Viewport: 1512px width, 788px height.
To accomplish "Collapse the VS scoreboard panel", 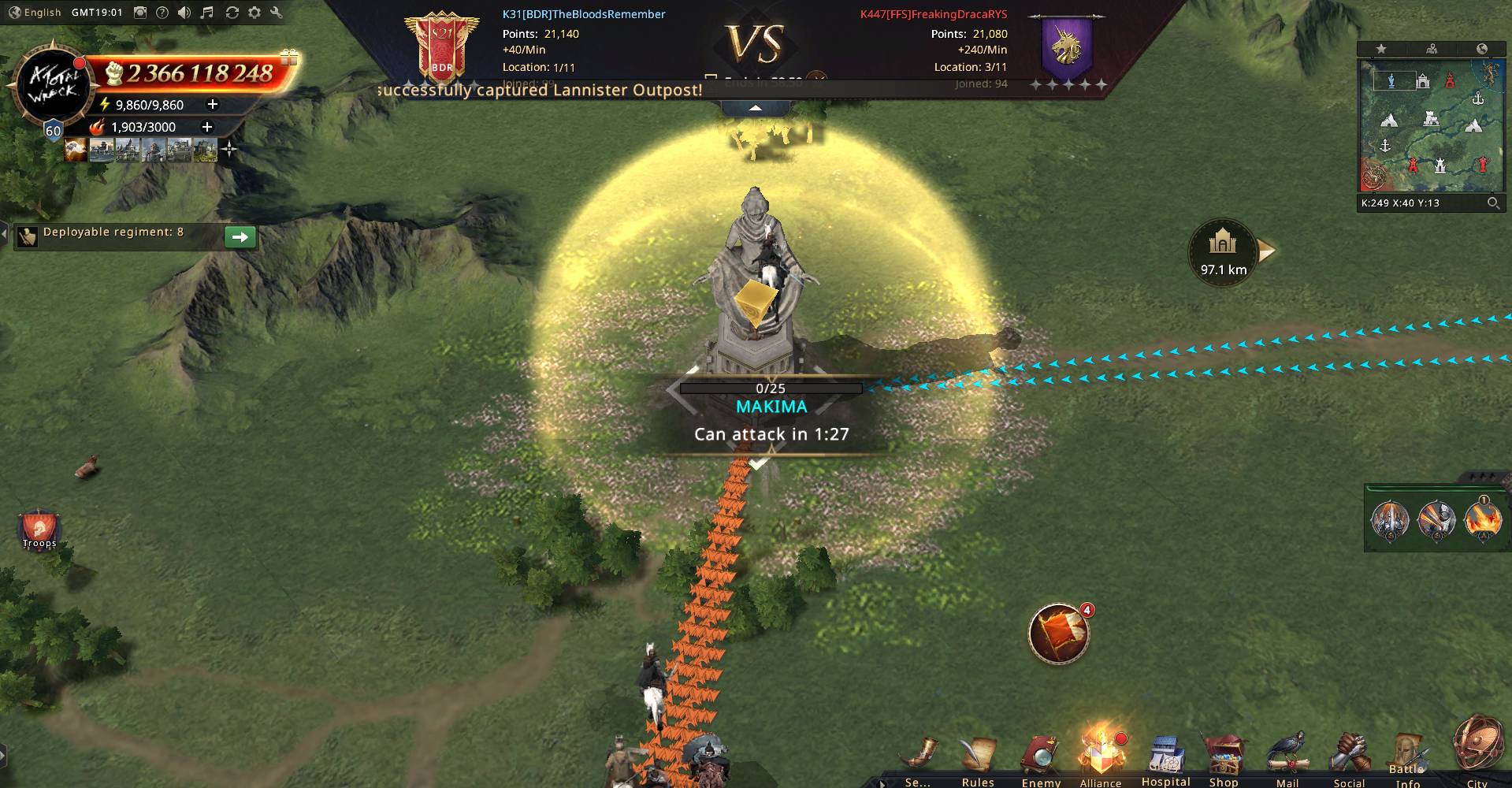I will (755, 108).
